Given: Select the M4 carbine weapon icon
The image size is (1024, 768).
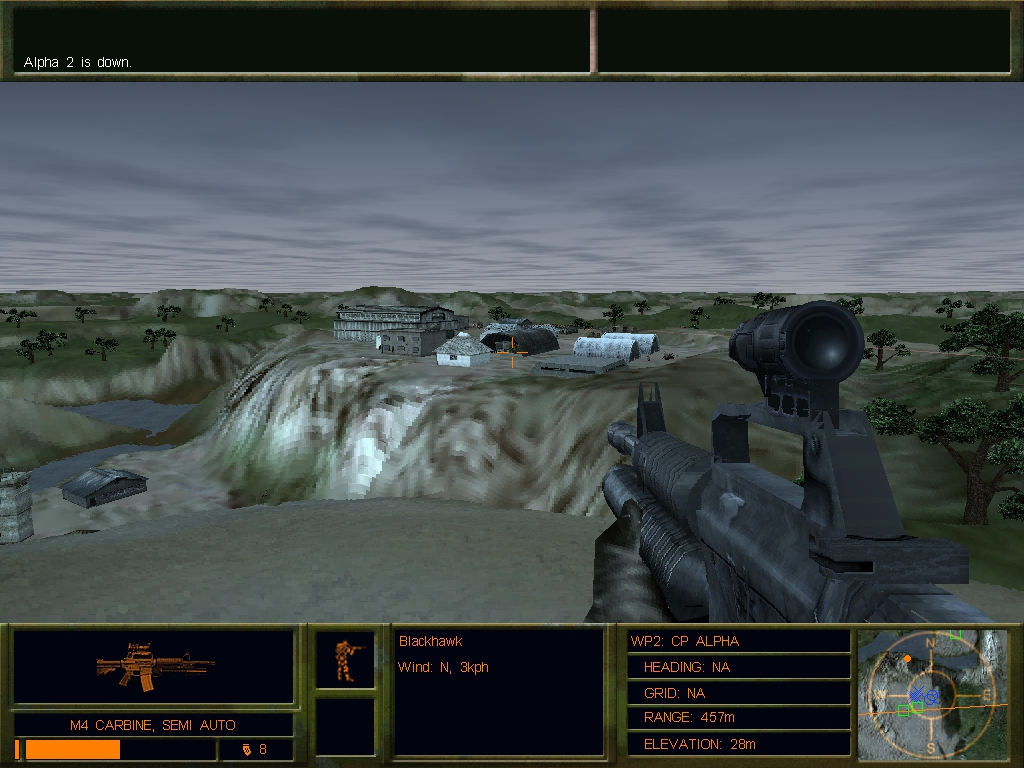Looking at the screenshot, I should tap(154, 666).
